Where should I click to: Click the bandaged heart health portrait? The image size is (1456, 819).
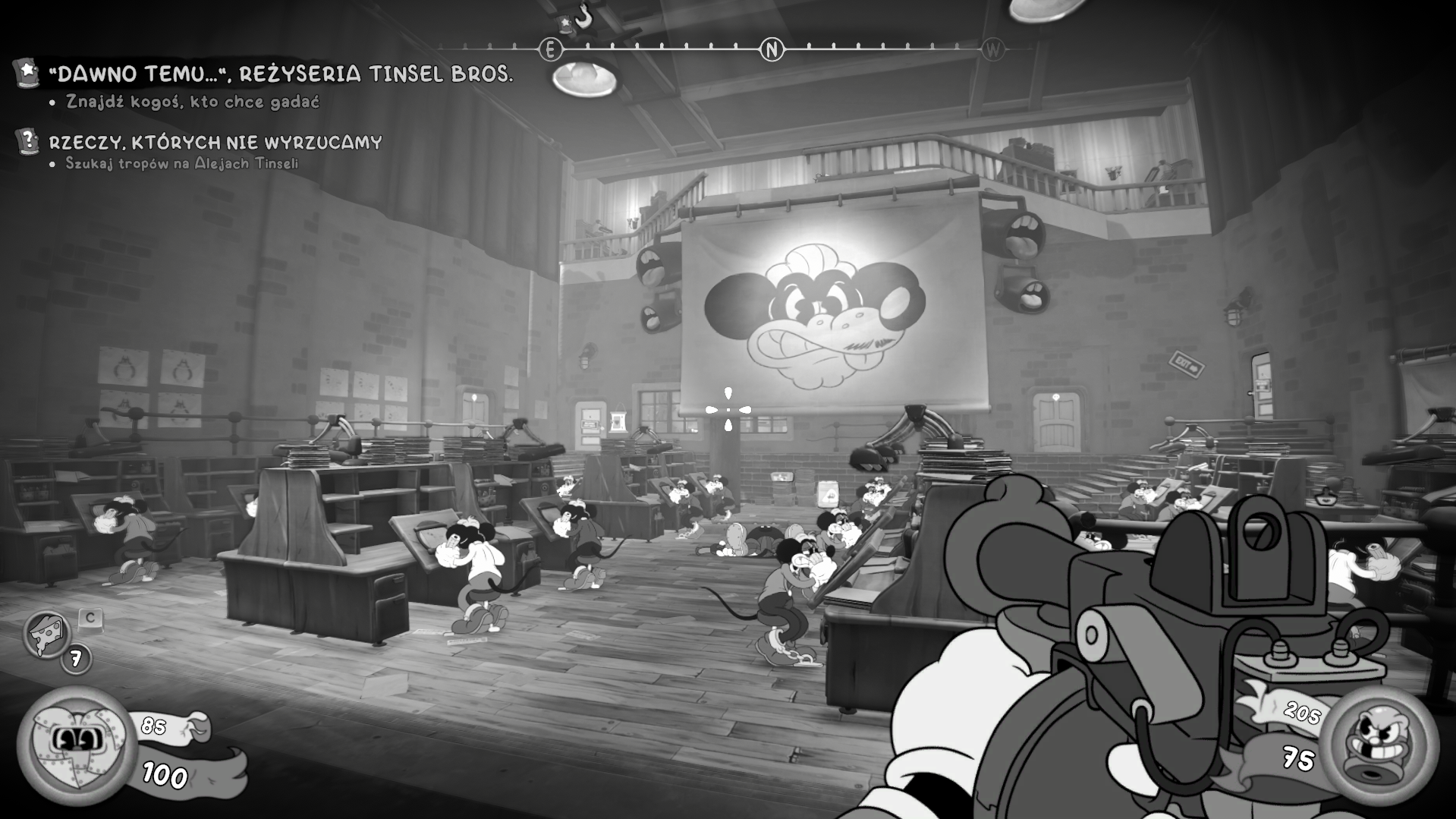76,745
